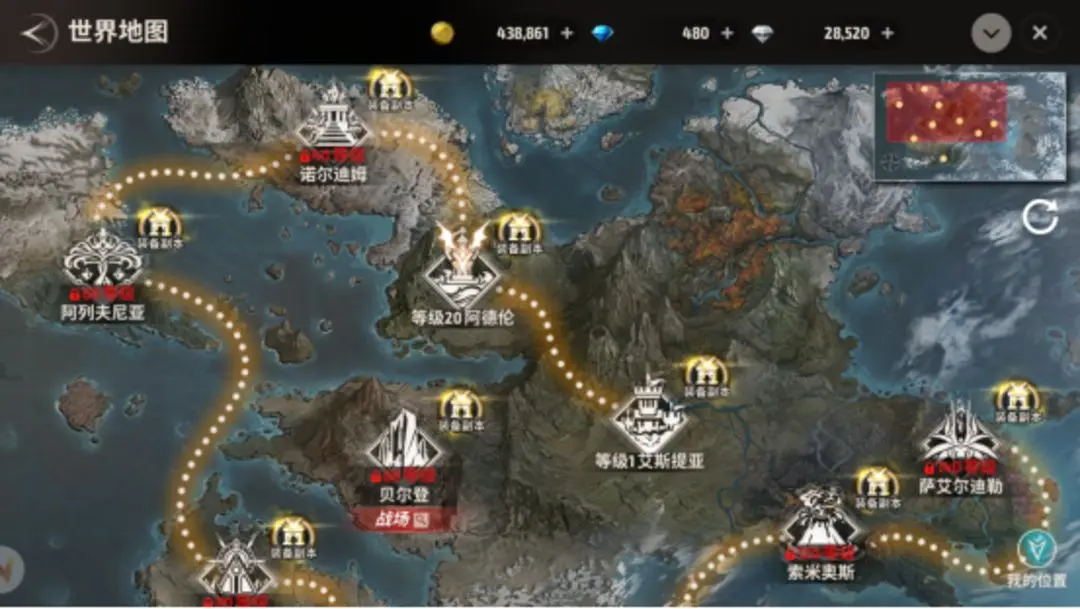Open 装备副本 dungeon beside 阿德伦
The height and width of the screenshot is (609, 1080).
516,230
